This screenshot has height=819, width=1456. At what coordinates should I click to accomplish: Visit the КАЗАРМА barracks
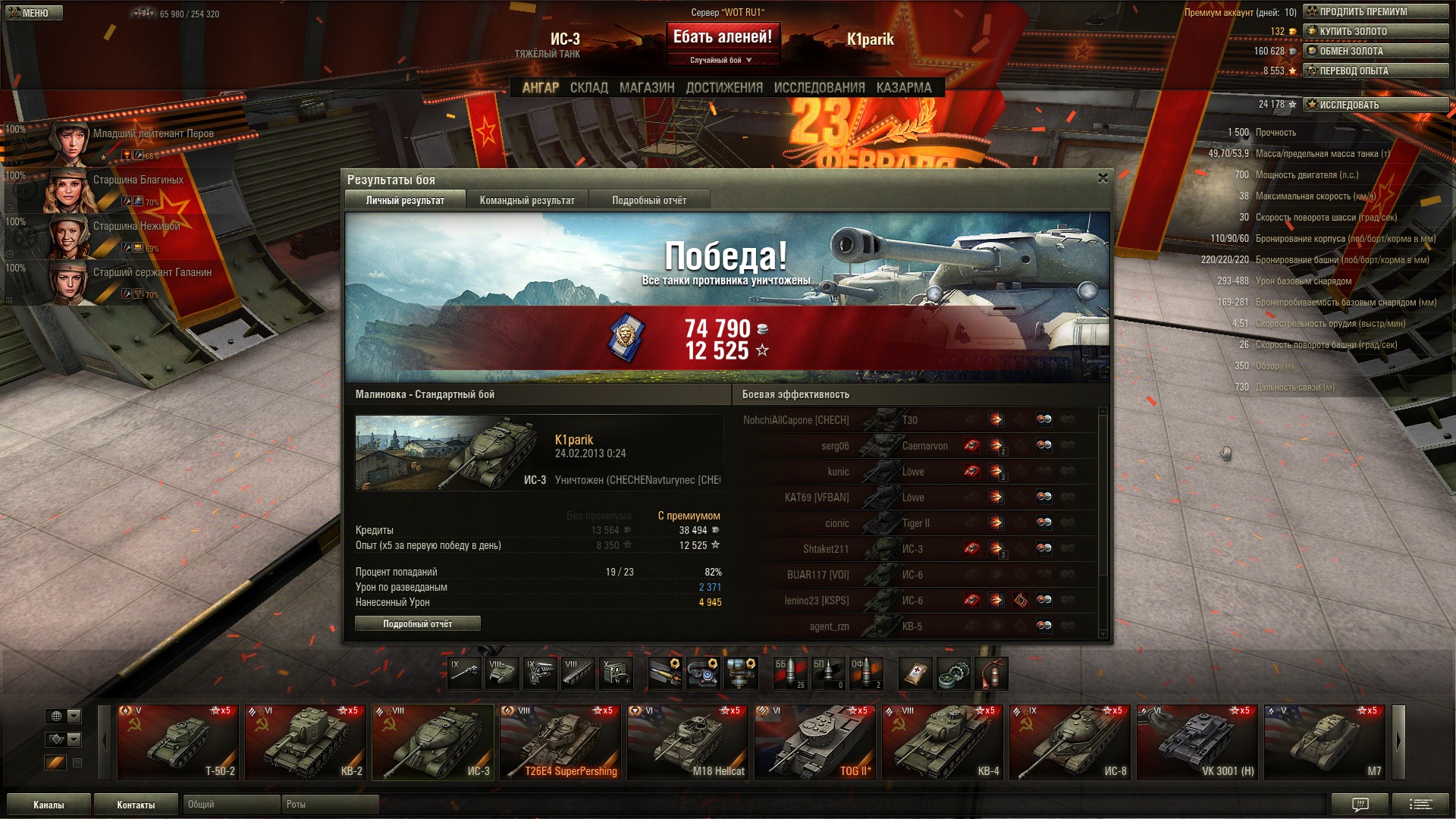click(903, 88)
